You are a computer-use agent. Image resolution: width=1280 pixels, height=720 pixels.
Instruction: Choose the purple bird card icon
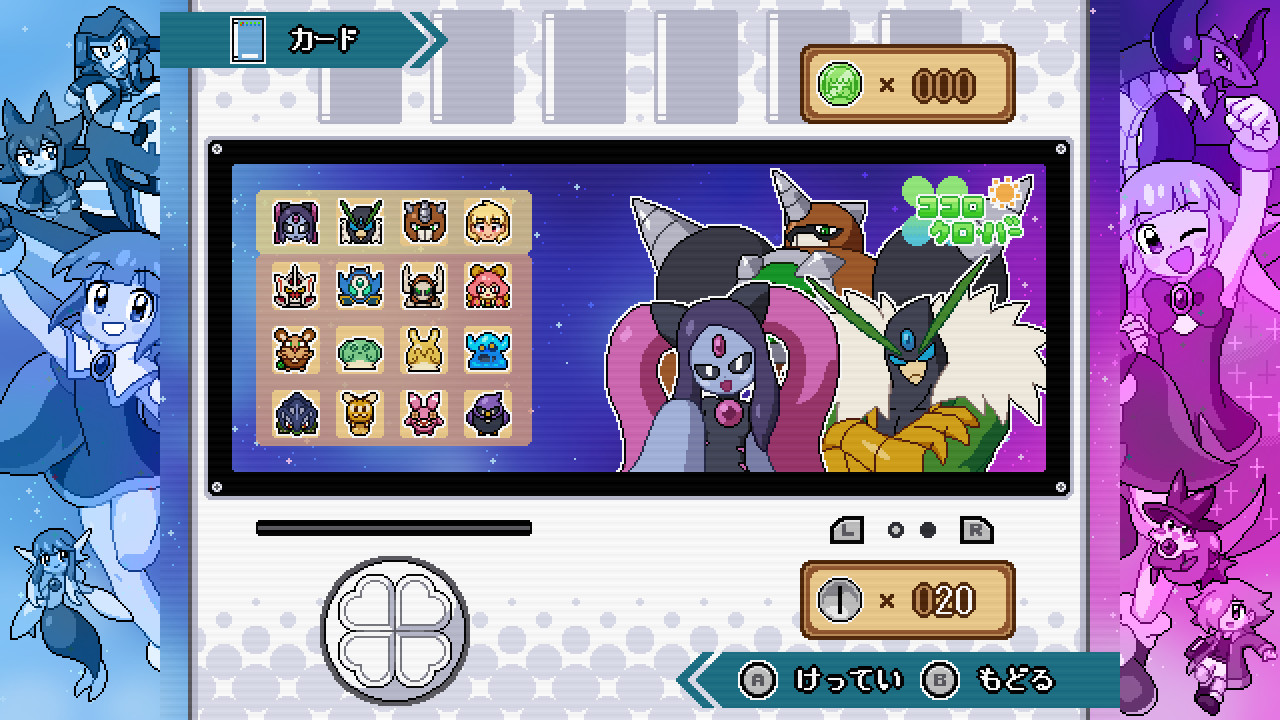click(488, 413)
